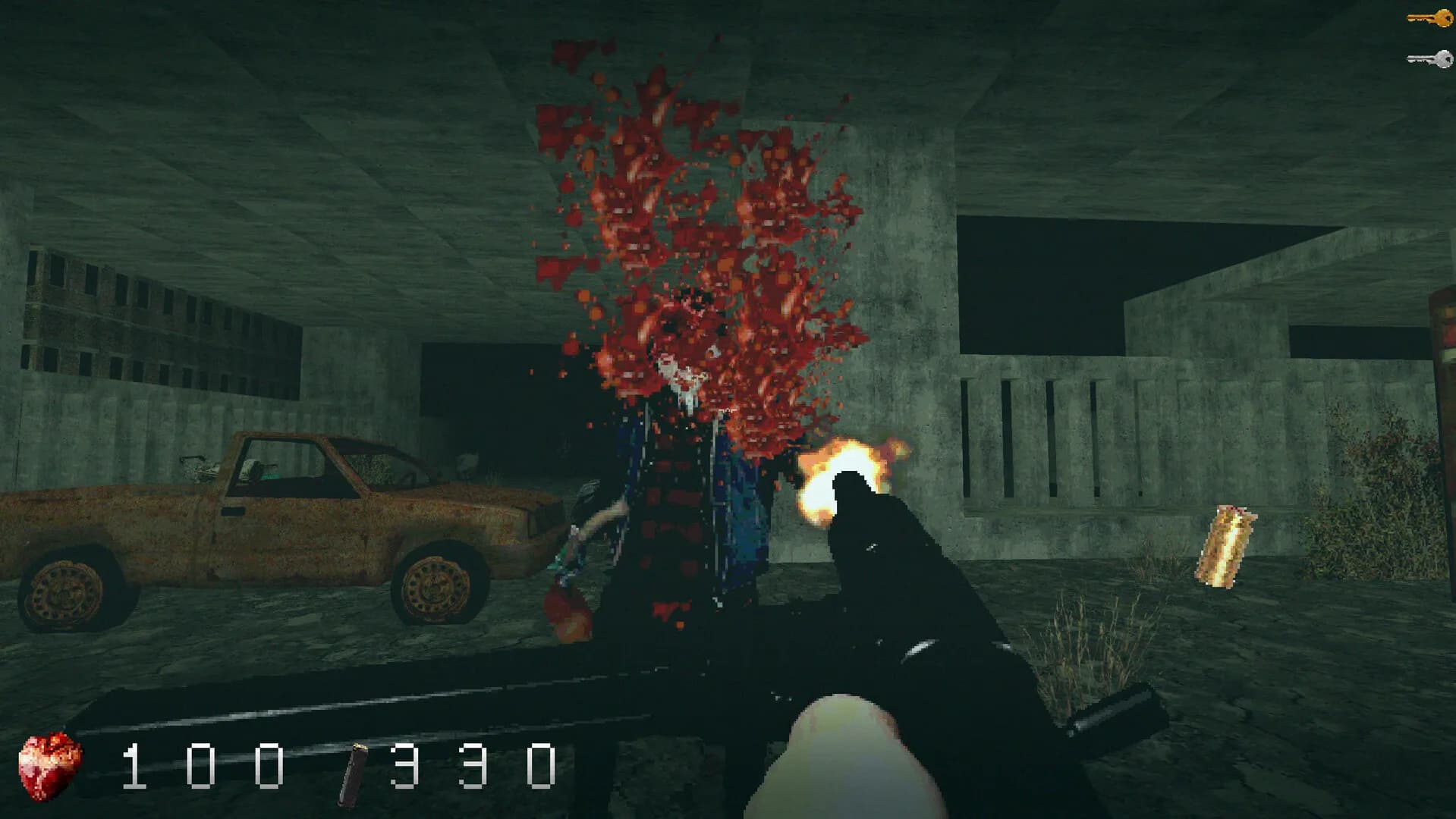Image resolution: width=1456 pixels, height=819 pixels.
Task: Click the truck's front wheel
Action: pos(436,591)
